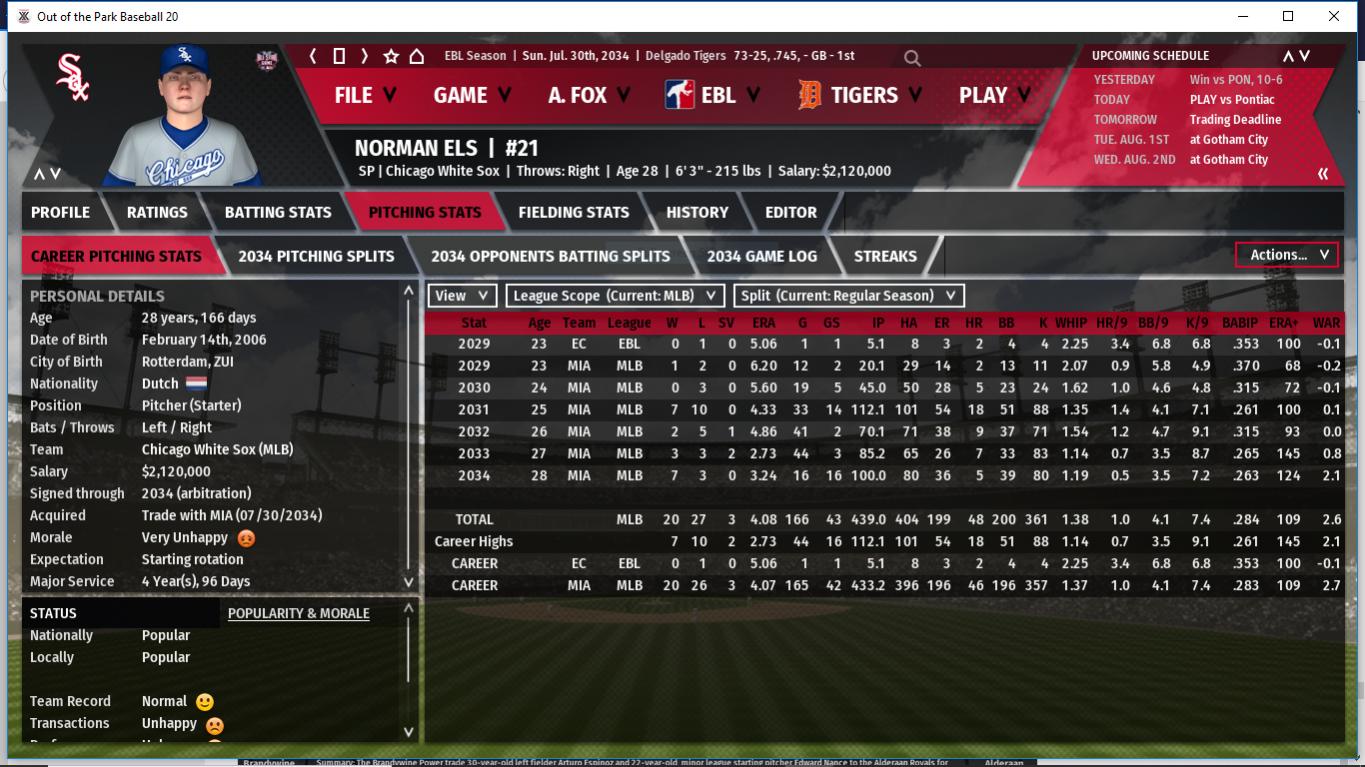Open the A. FOX manager menu

(x=588, y=95)
